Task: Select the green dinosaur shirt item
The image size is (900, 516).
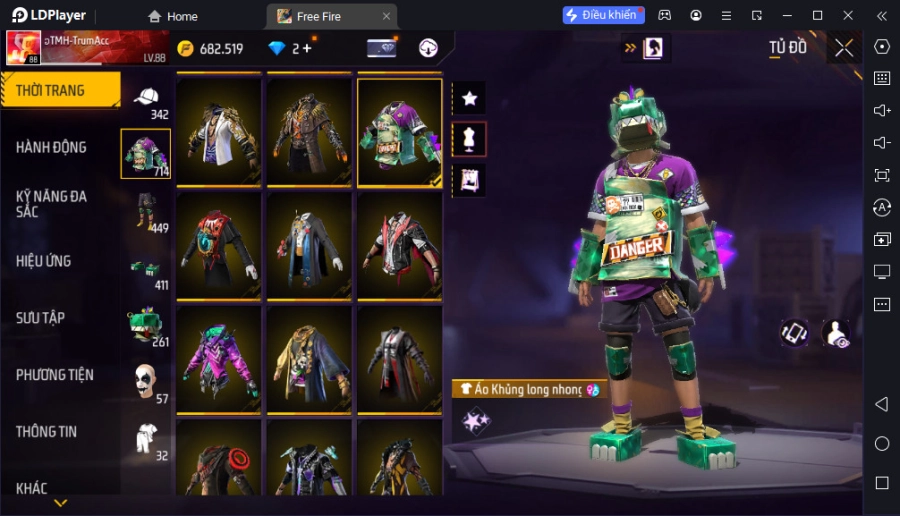Action: click(x=400, y=133)
